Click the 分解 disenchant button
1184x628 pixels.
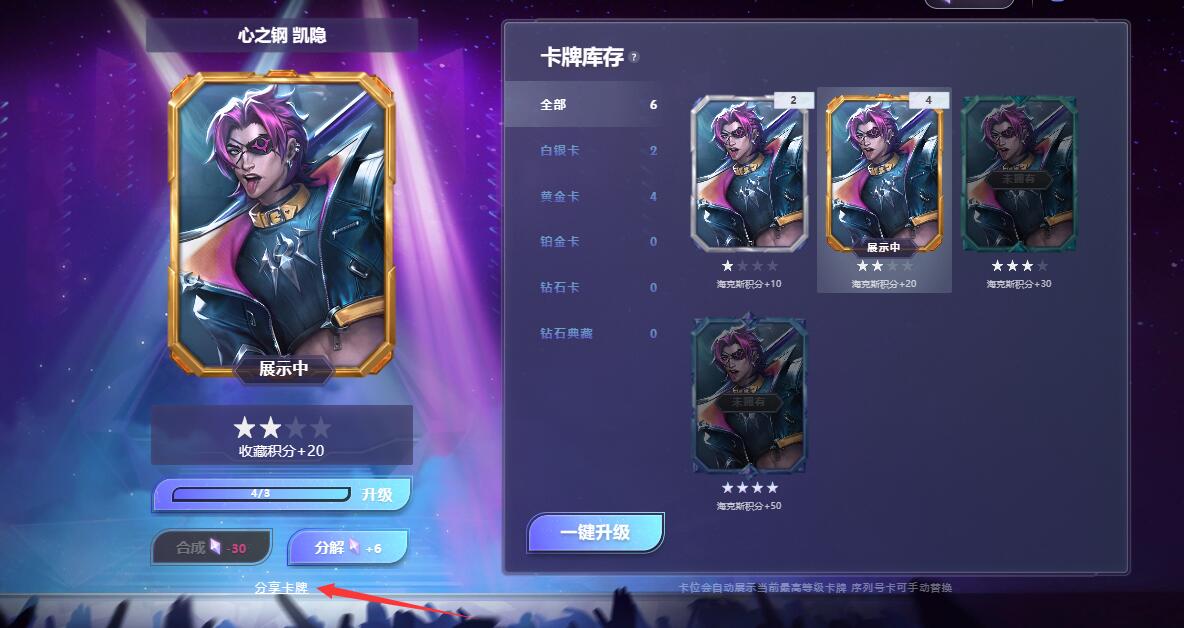coord(347,548)
